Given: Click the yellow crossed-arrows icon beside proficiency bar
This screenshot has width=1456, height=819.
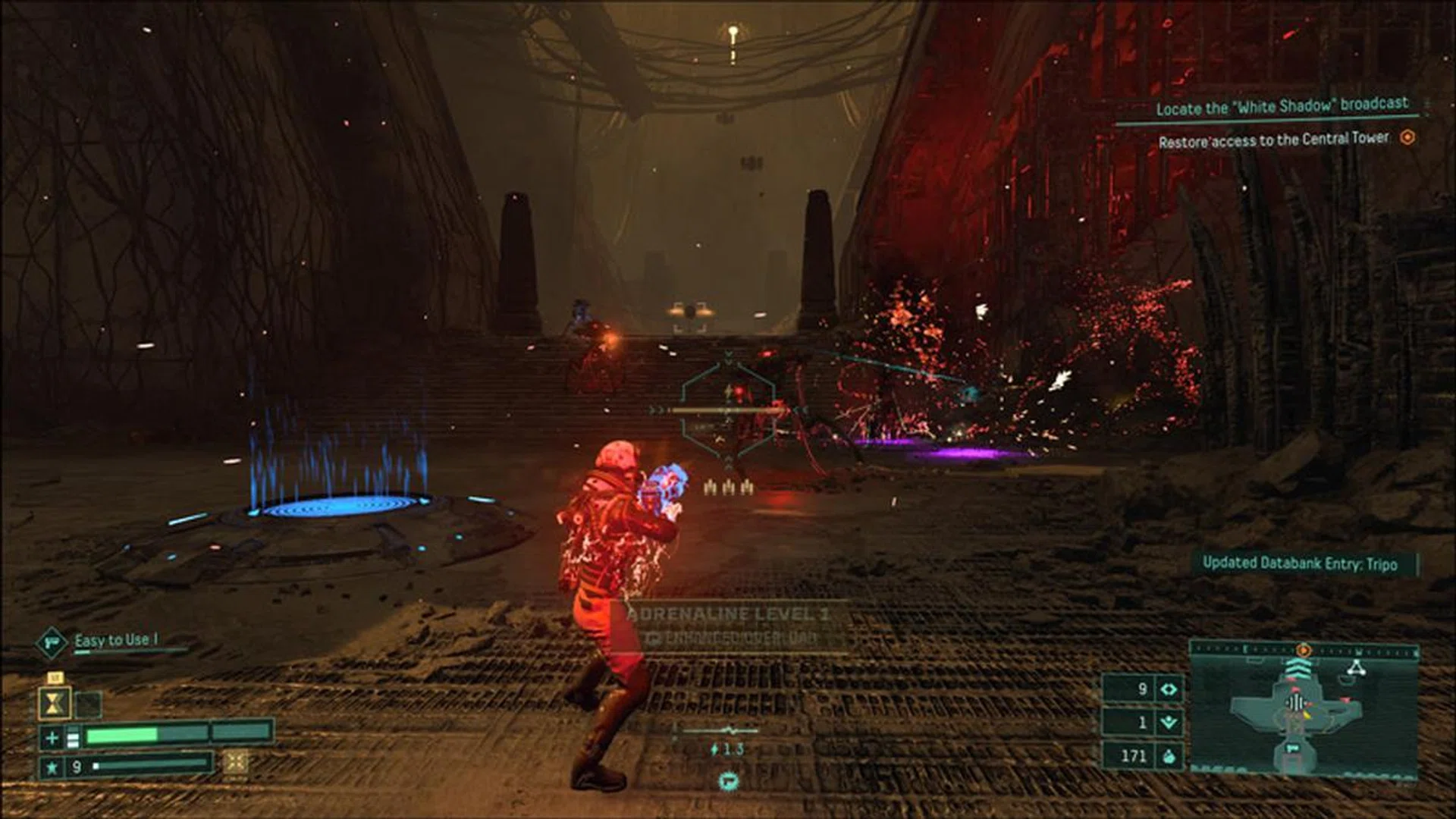Looking at the screenshot, I should coord(235,762).
